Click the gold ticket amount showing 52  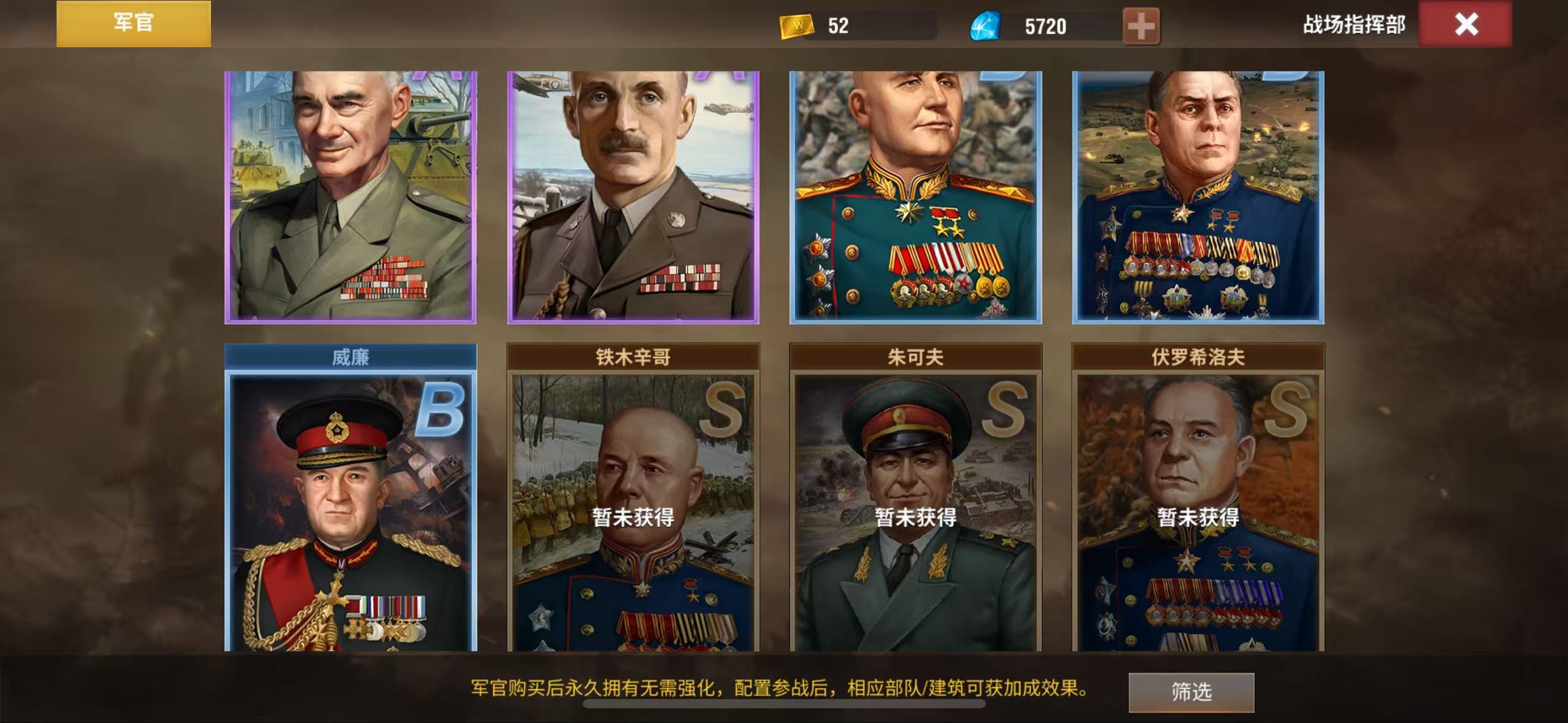[x=838, y=26]
